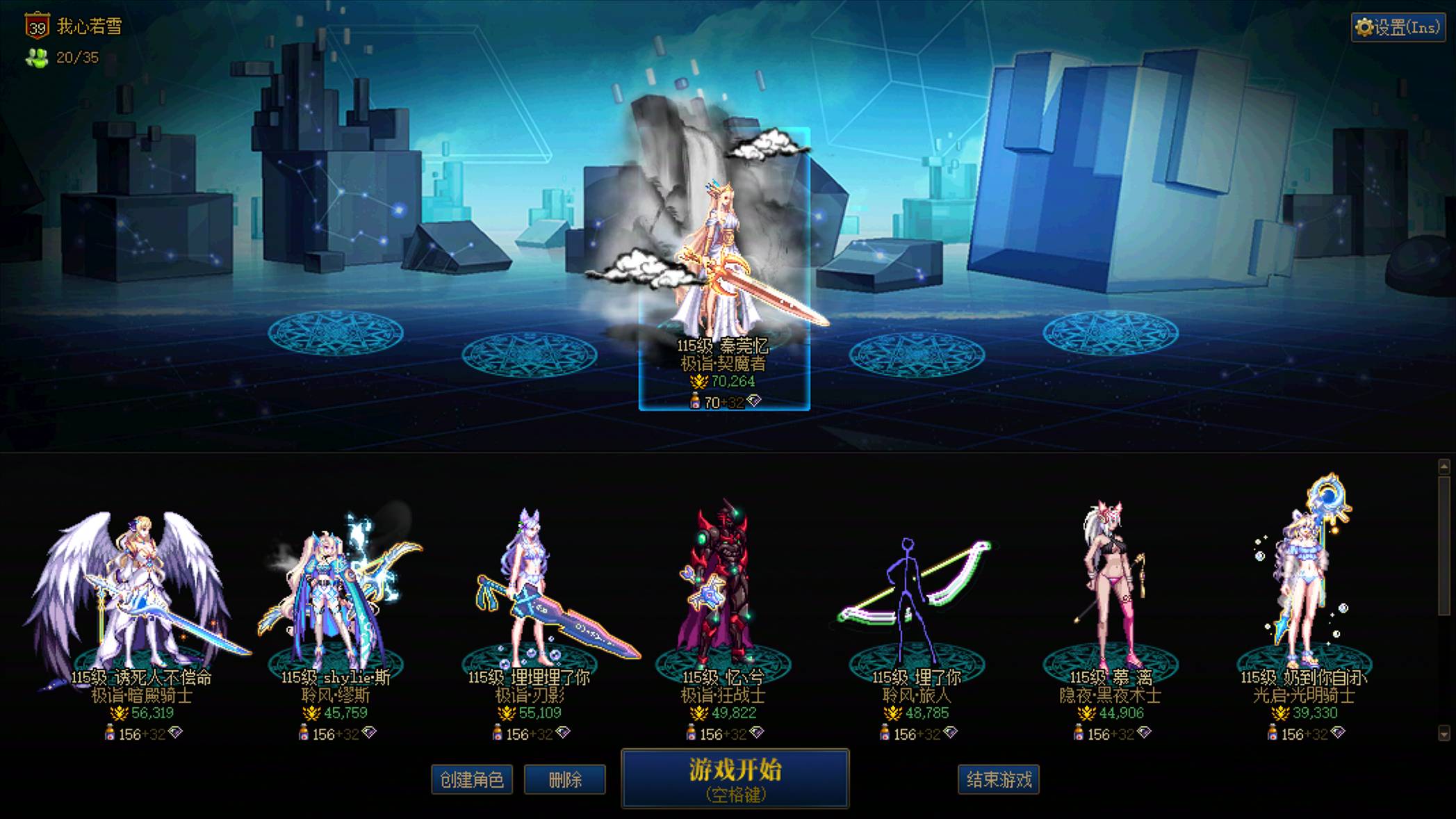Click the fatigue potion icon under 秦莞忆
This screenshot has width=1456, height=819.
coord(695,400)
